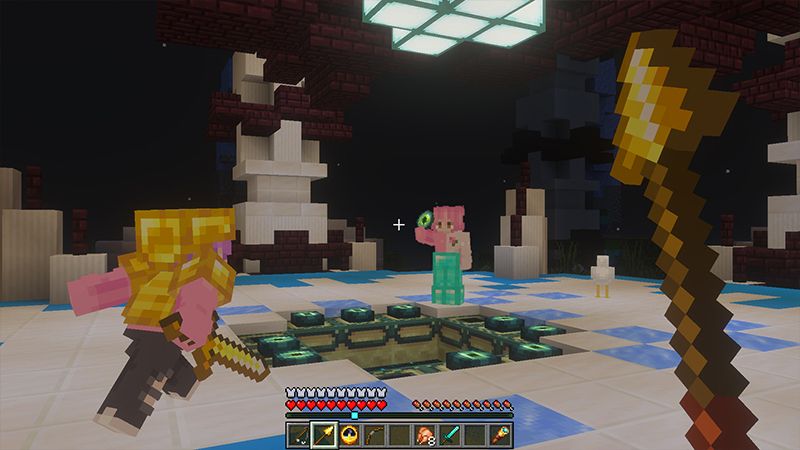Select the blue-tipped staff hotbar slot
Screen dimensions: 800x450
pos(499,434)
